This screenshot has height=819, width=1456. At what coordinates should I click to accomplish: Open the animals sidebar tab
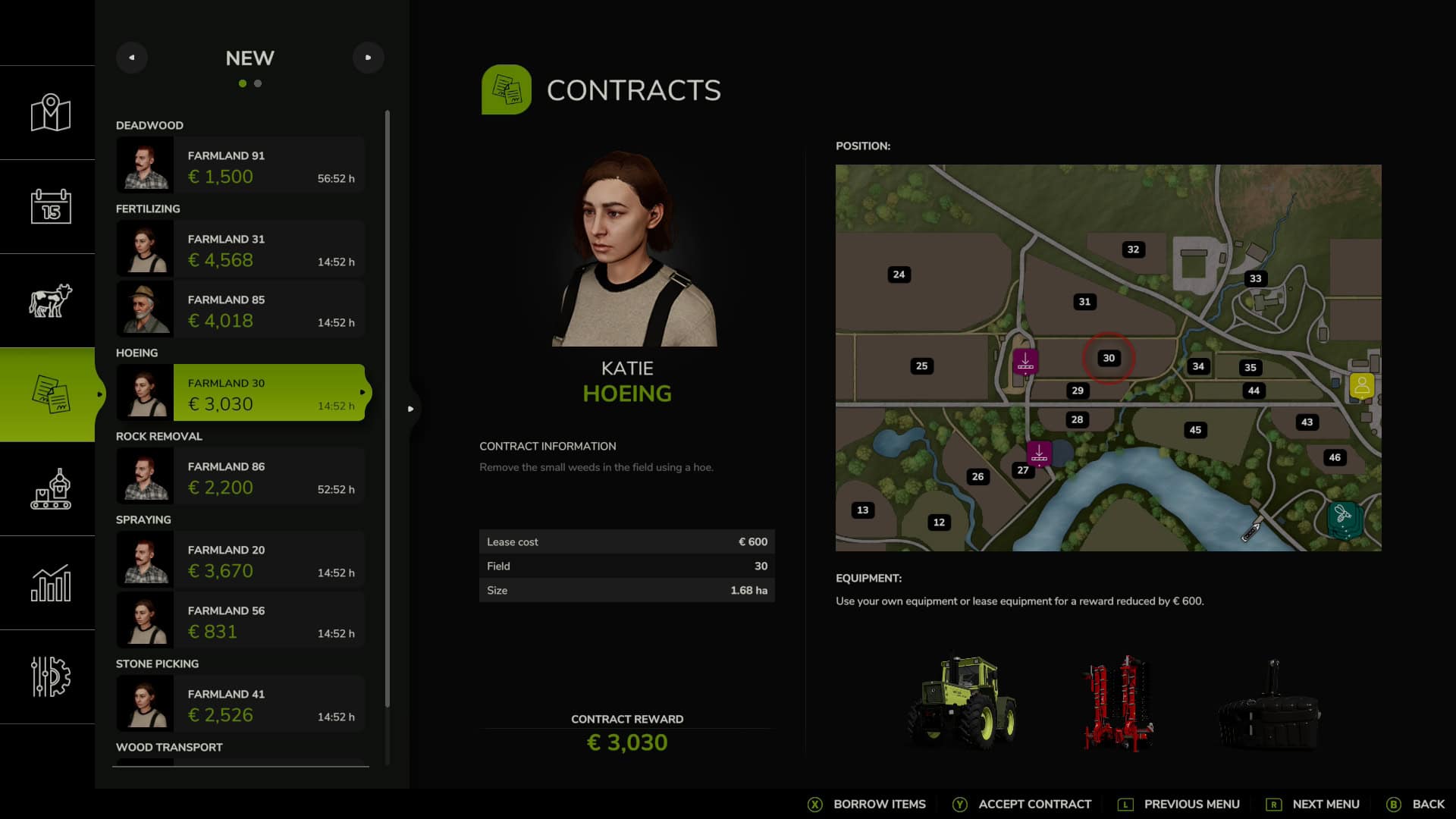50,300
